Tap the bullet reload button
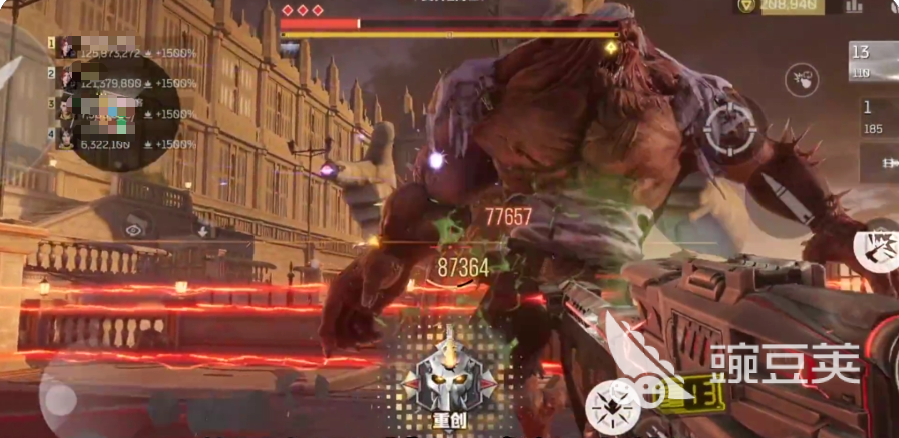 779,198
